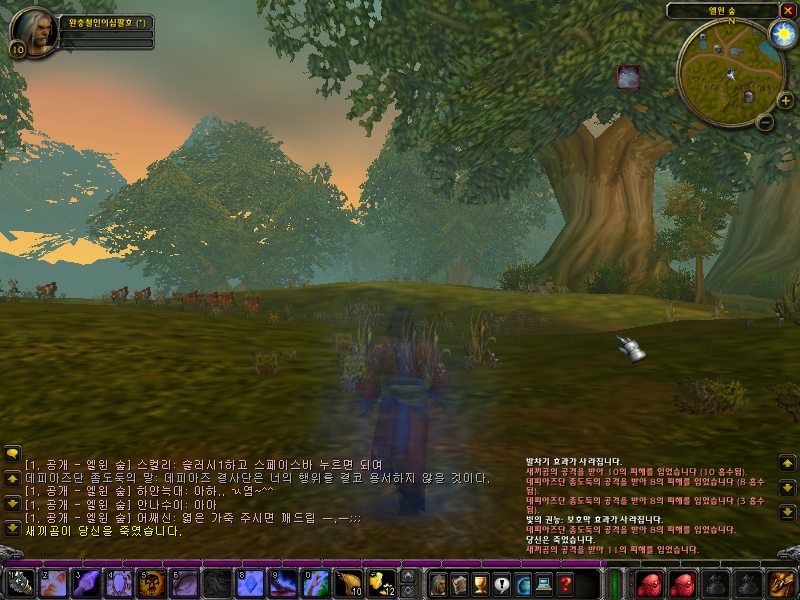Use the yellow cheese item stacked at 12
The image size is (800, 600).
[x=381, y=582]
